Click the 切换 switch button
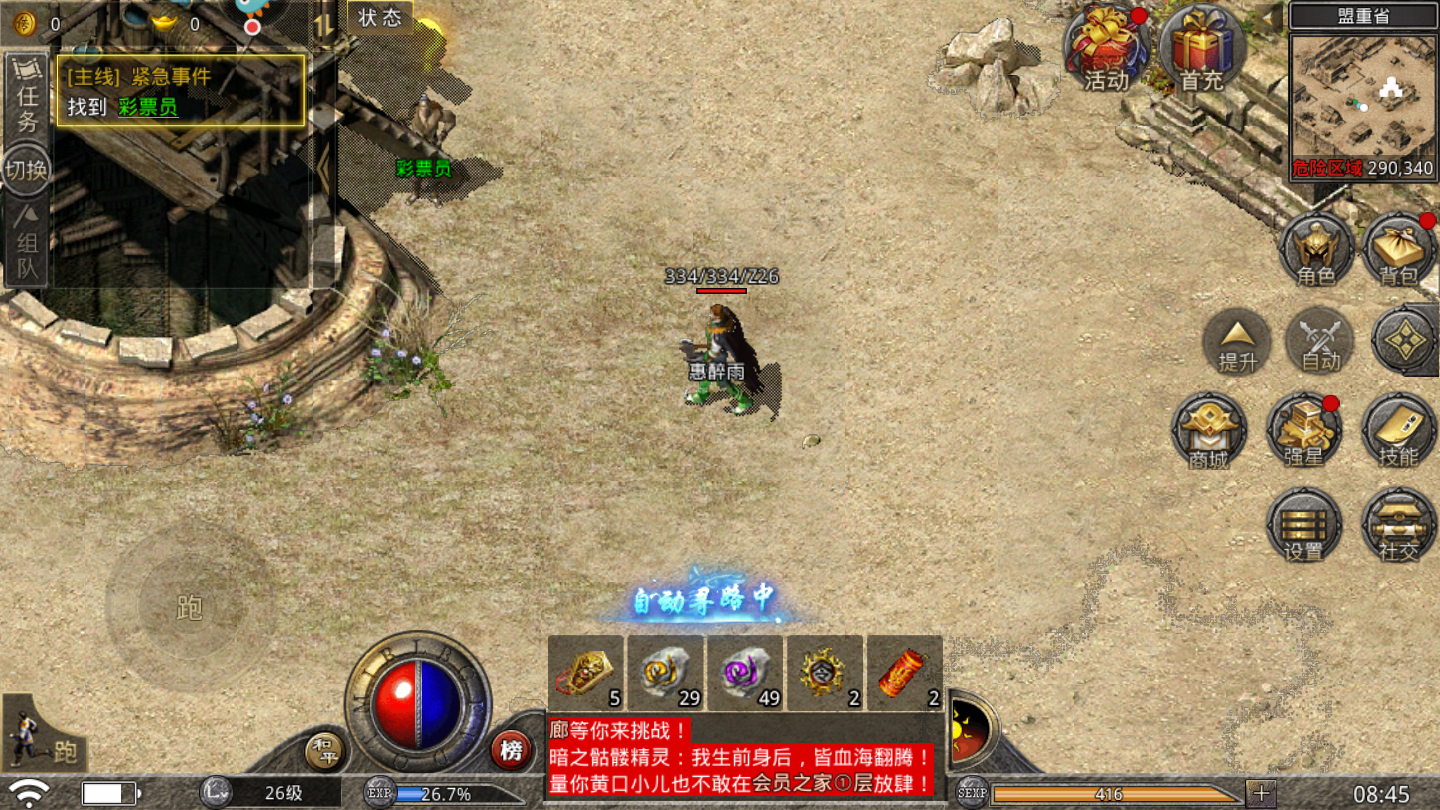Image resolution: width=1440 pixels, height=810 pixels. [27, 170]
